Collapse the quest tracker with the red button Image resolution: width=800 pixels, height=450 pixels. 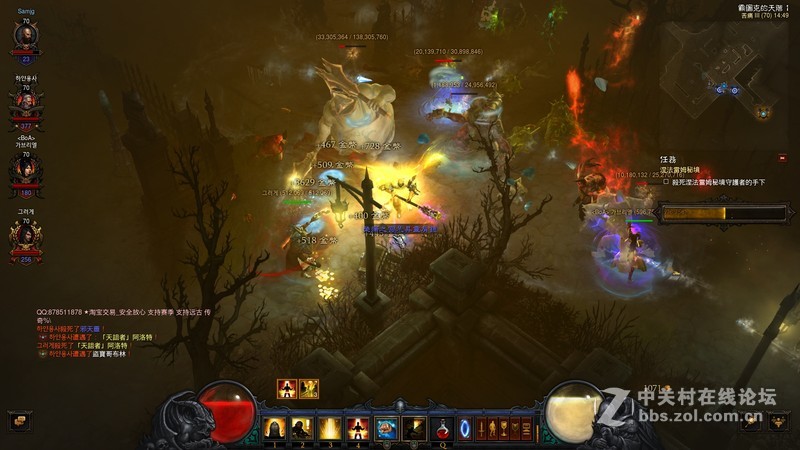pos(782,157)
